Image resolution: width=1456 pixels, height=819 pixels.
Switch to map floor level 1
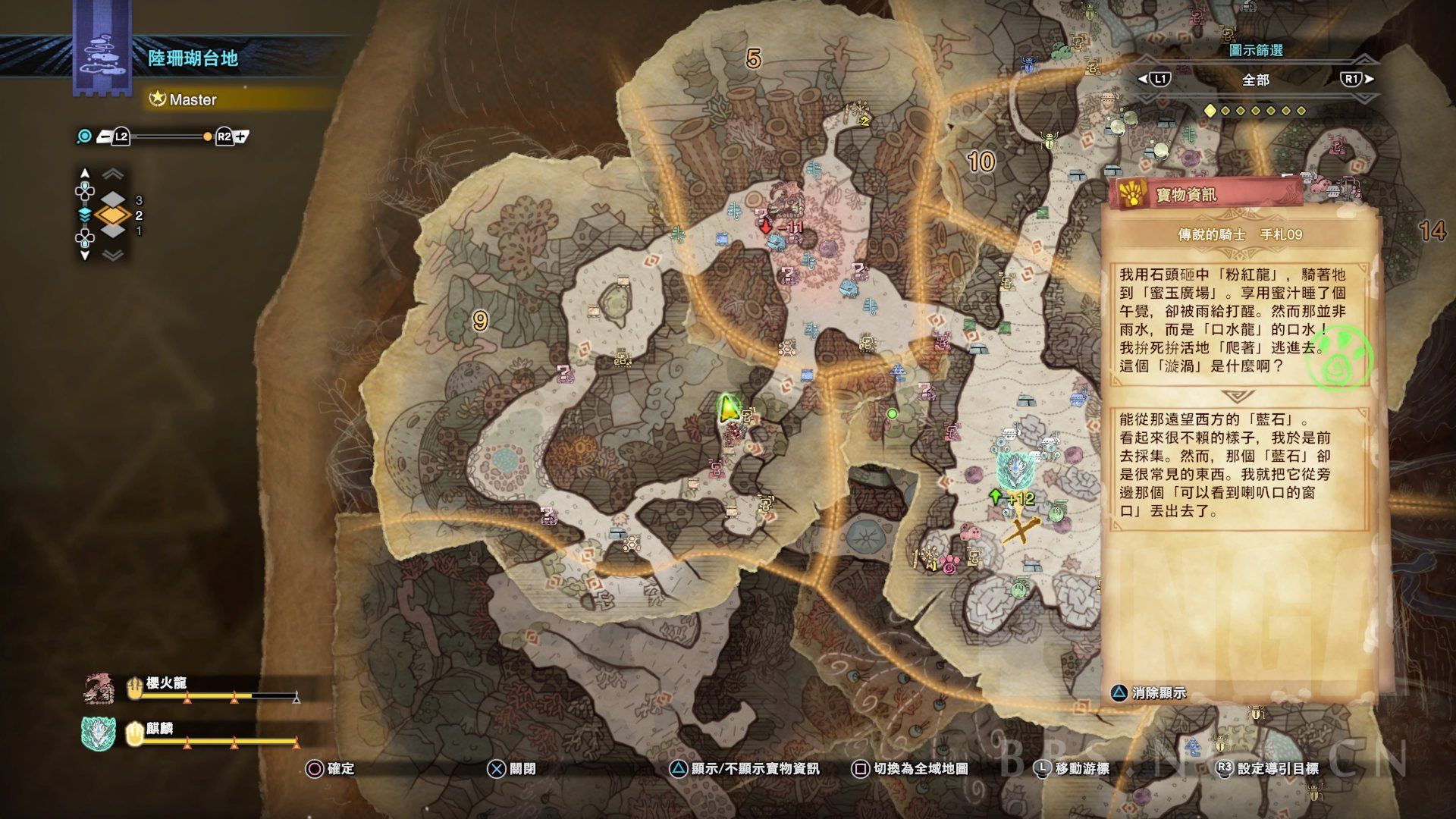click(x=113, y=231)
